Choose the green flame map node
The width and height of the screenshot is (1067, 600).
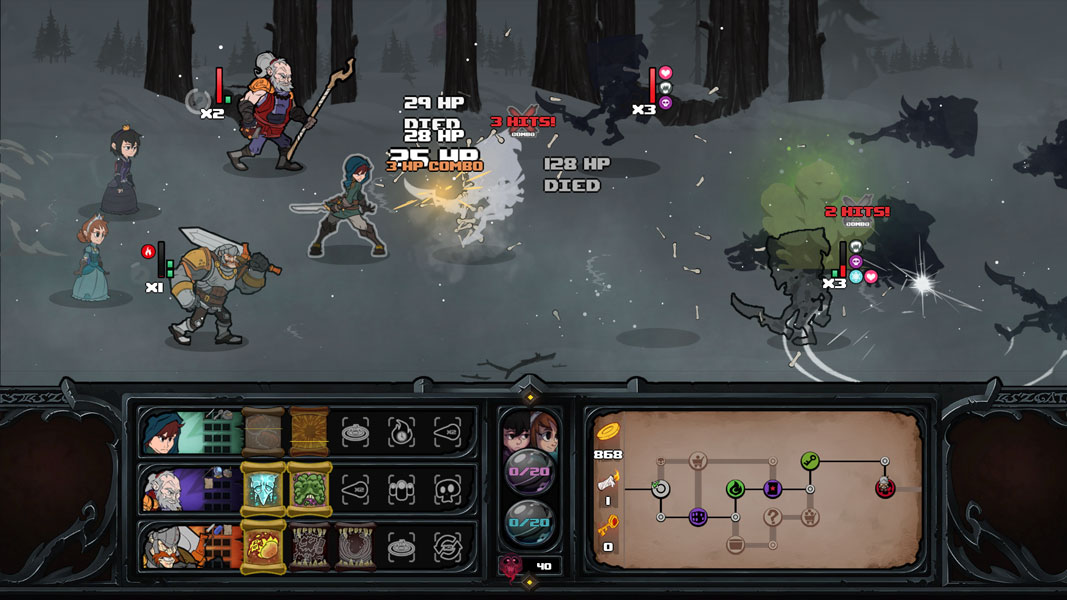735,489
